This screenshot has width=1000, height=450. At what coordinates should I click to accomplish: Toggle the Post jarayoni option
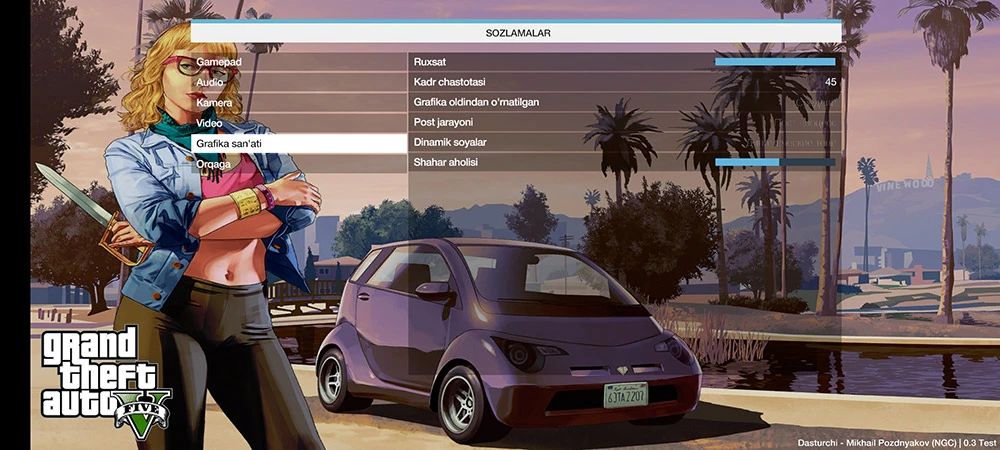[x=624, y=122]
